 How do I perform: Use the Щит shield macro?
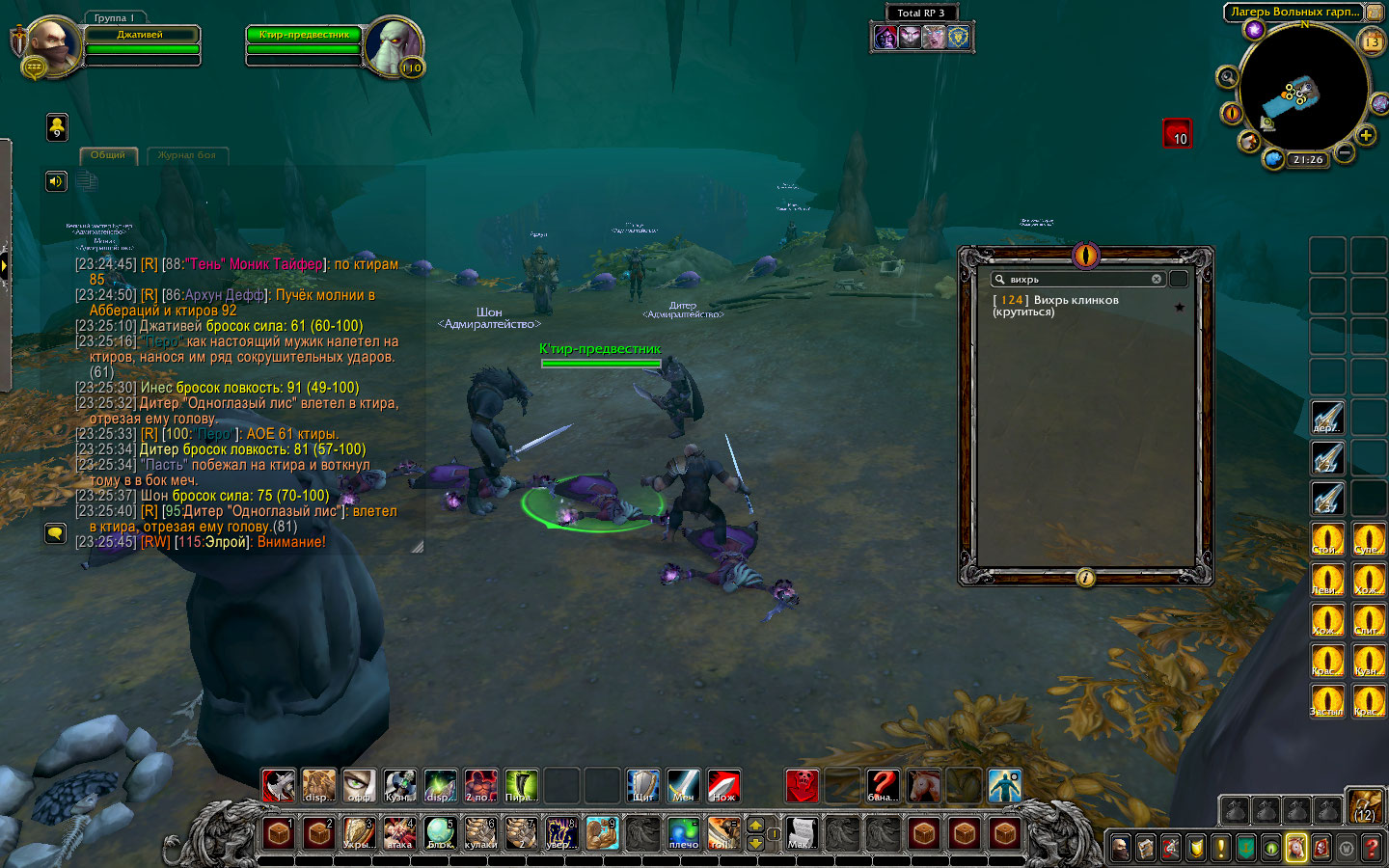[642, 786]
